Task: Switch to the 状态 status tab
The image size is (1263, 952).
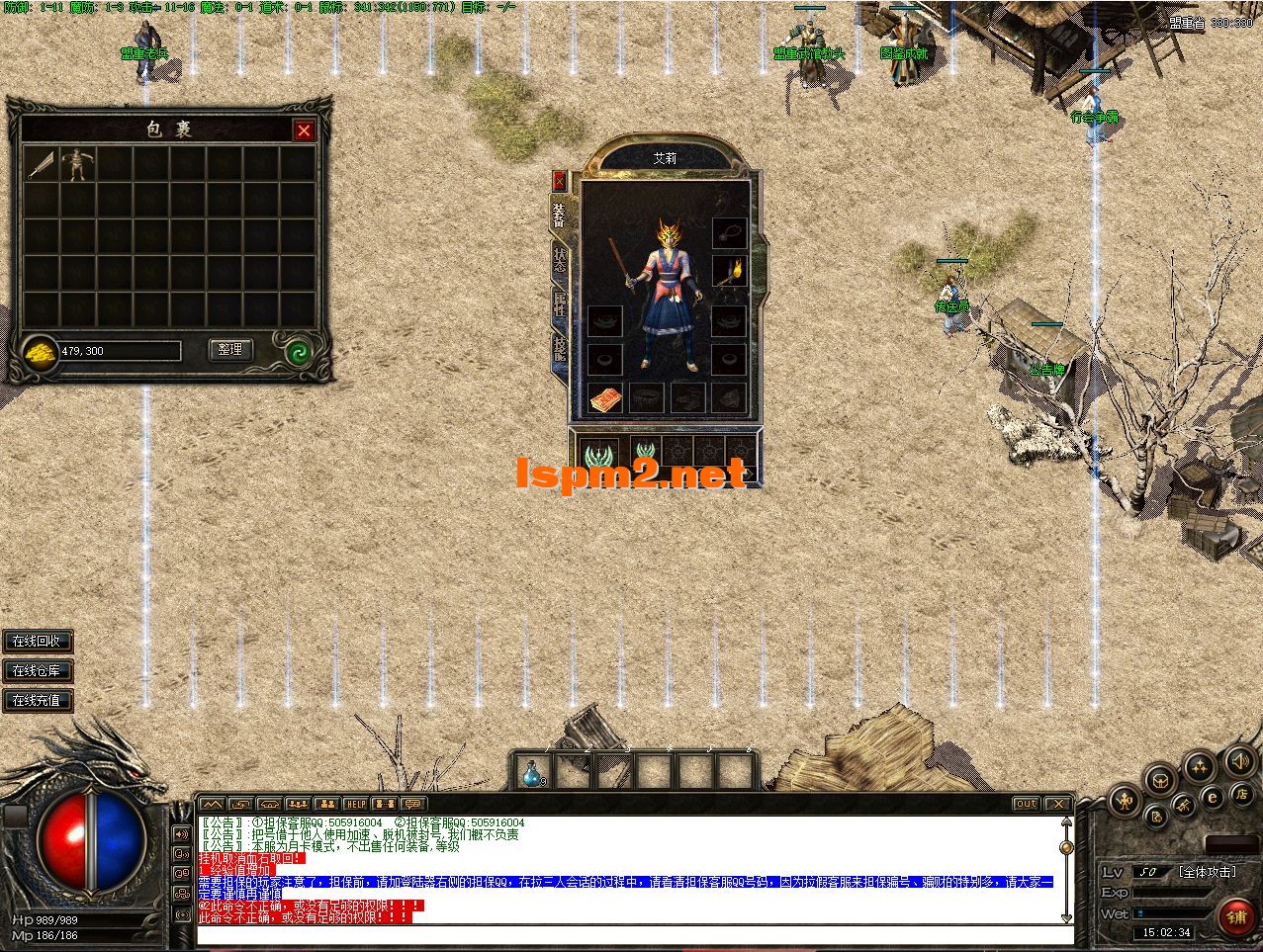Action: tap(560, 259)
